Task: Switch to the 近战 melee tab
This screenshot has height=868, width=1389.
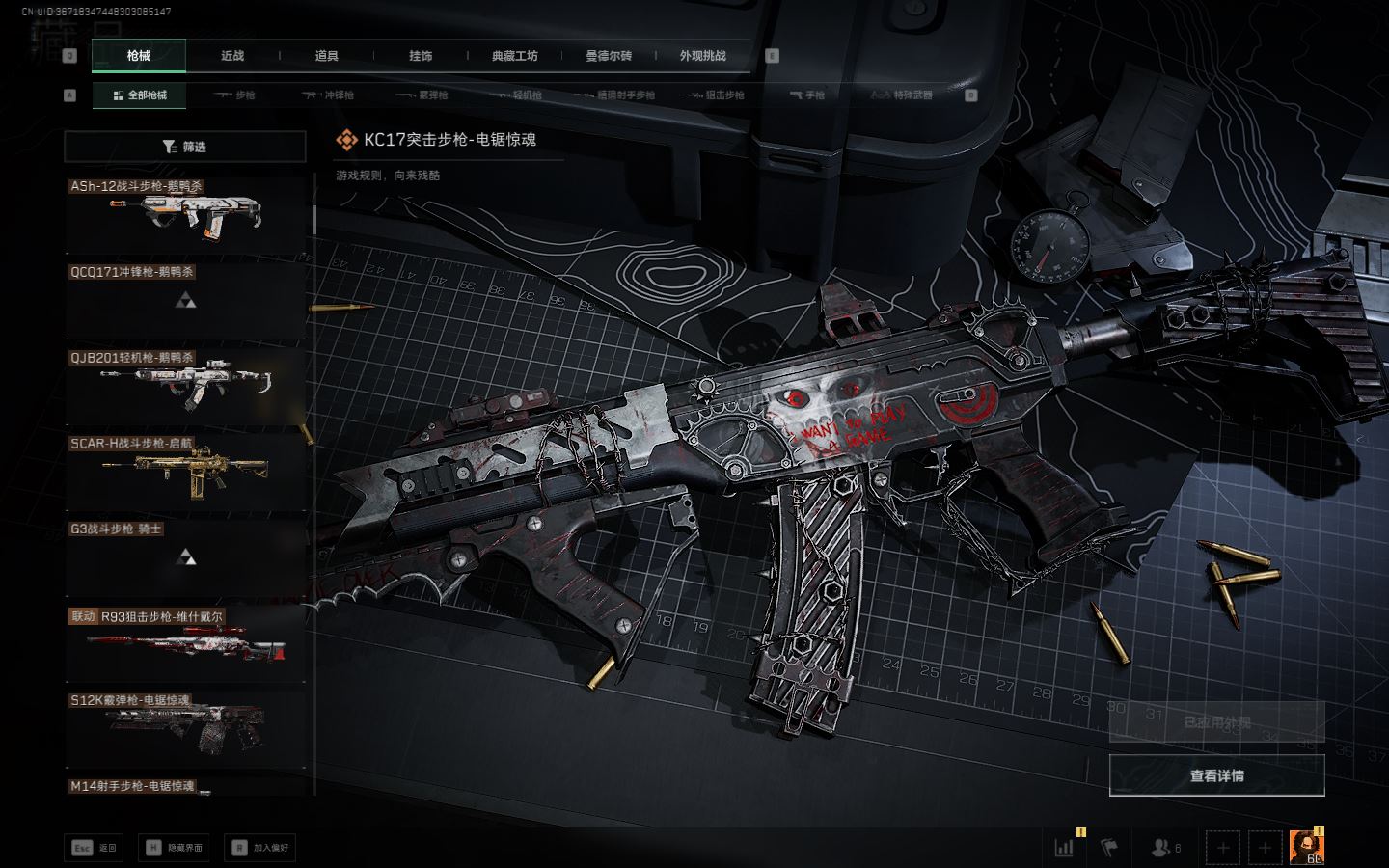Action: click(232, 56)
